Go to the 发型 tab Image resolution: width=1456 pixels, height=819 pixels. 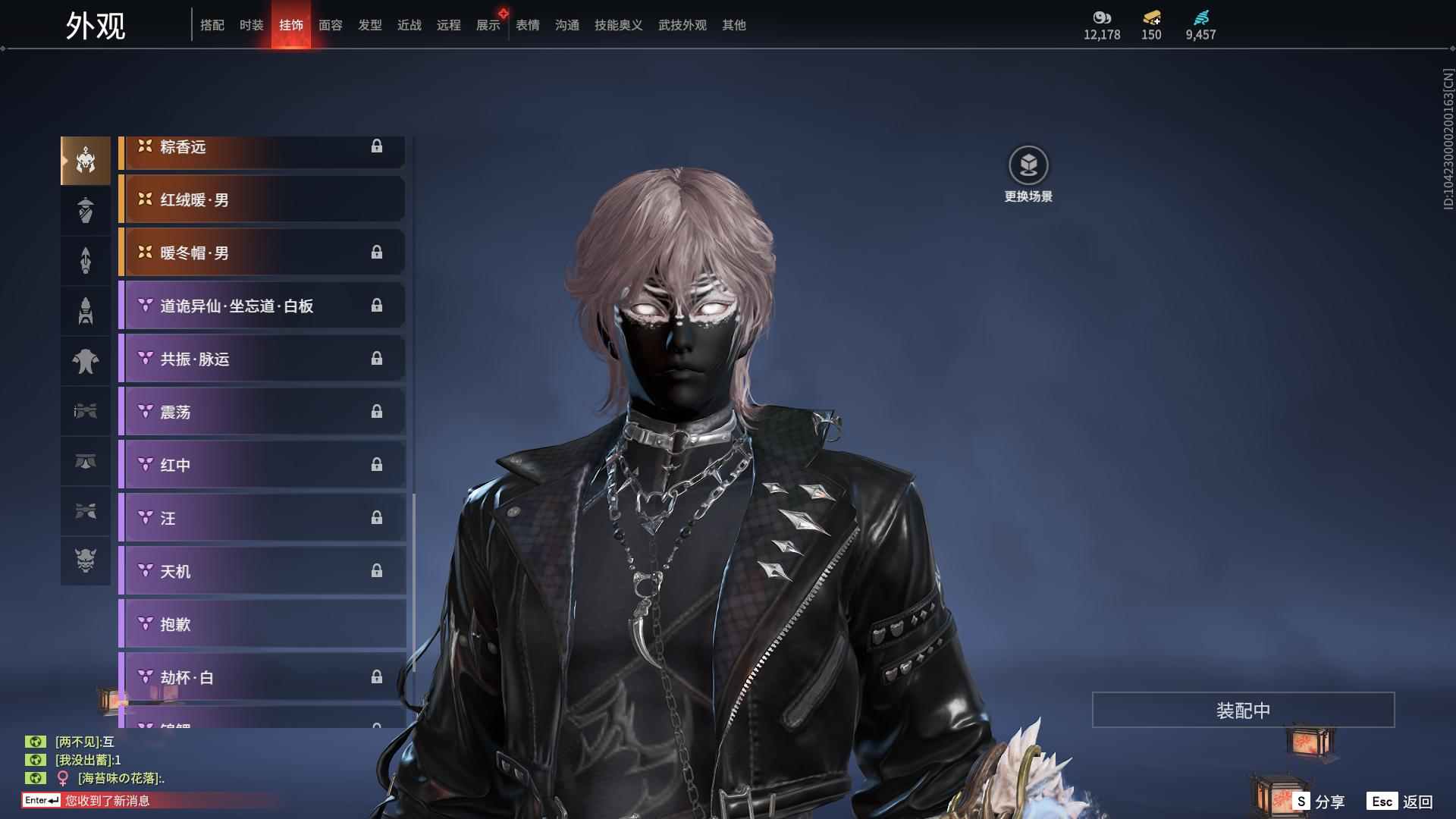[370, 25]
